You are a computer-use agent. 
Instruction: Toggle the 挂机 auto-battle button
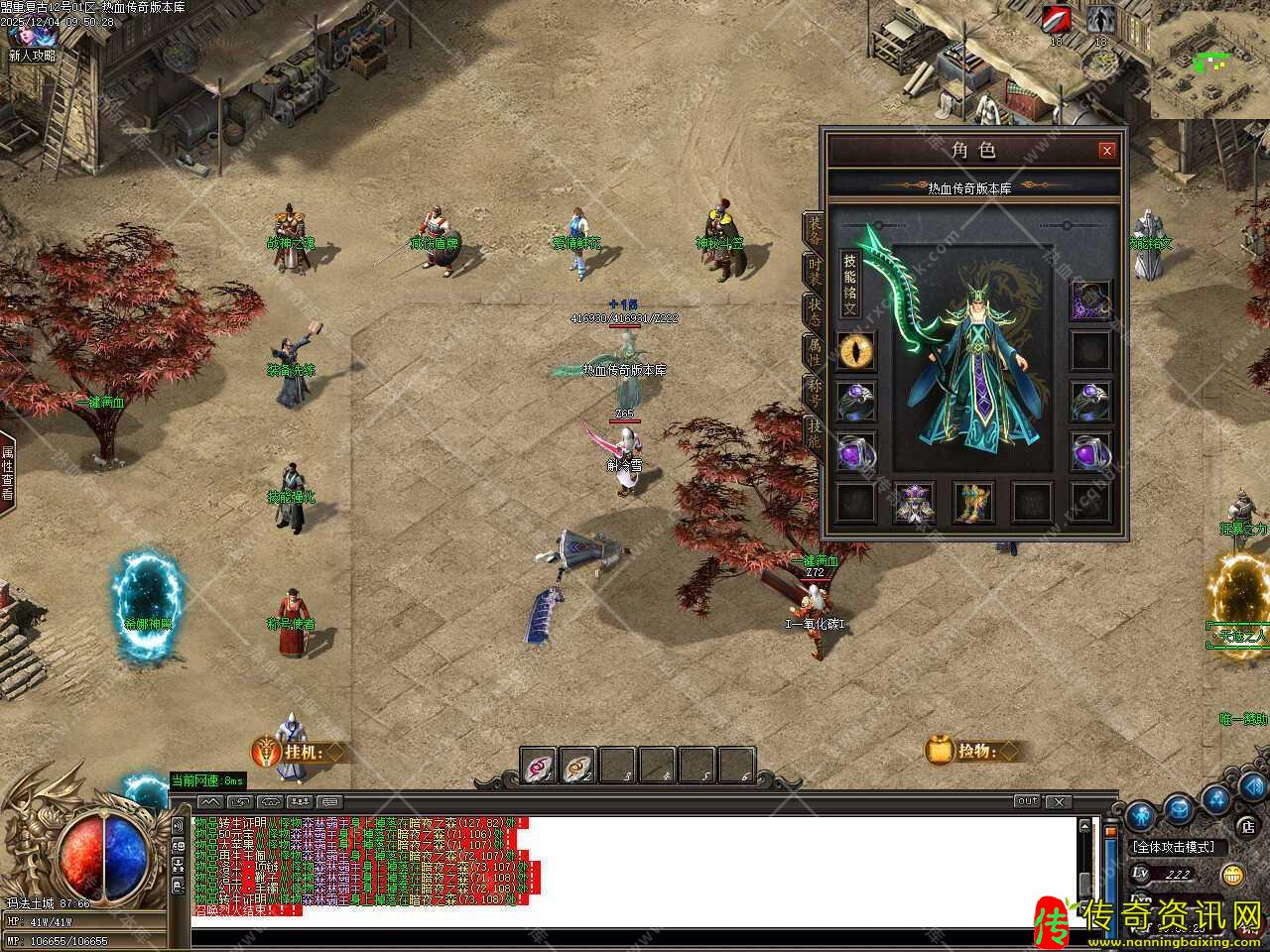pyautogui.click(x=298, y=753)
